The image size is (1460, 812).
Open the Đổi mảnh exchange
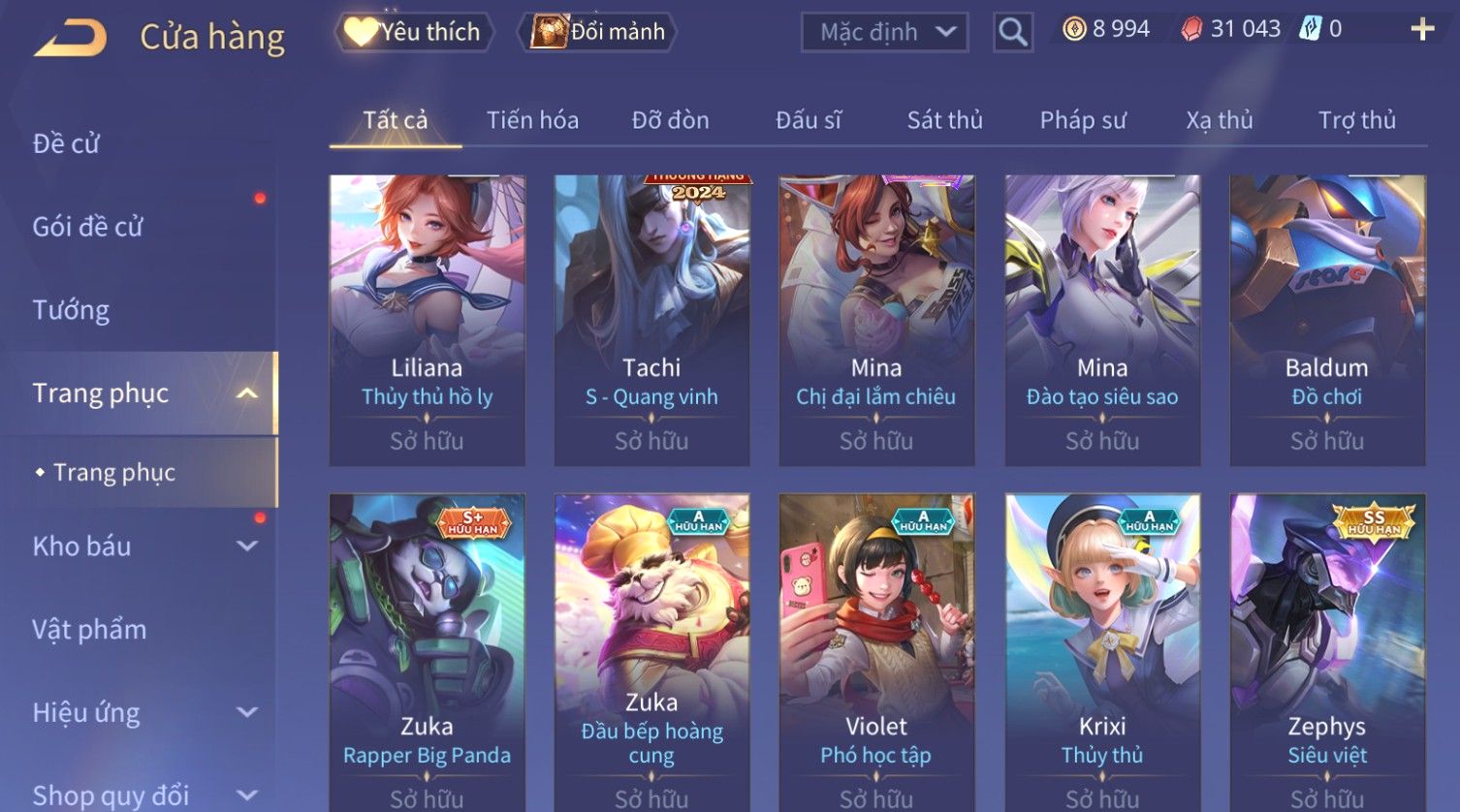click(x=600, y=32)
